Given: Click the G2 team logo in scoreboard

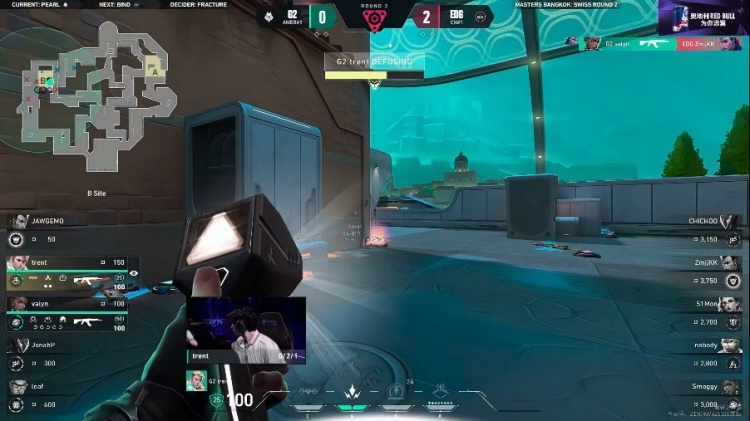Looking at the screenshot, I should pyautogui.click(x=267, y=15).
